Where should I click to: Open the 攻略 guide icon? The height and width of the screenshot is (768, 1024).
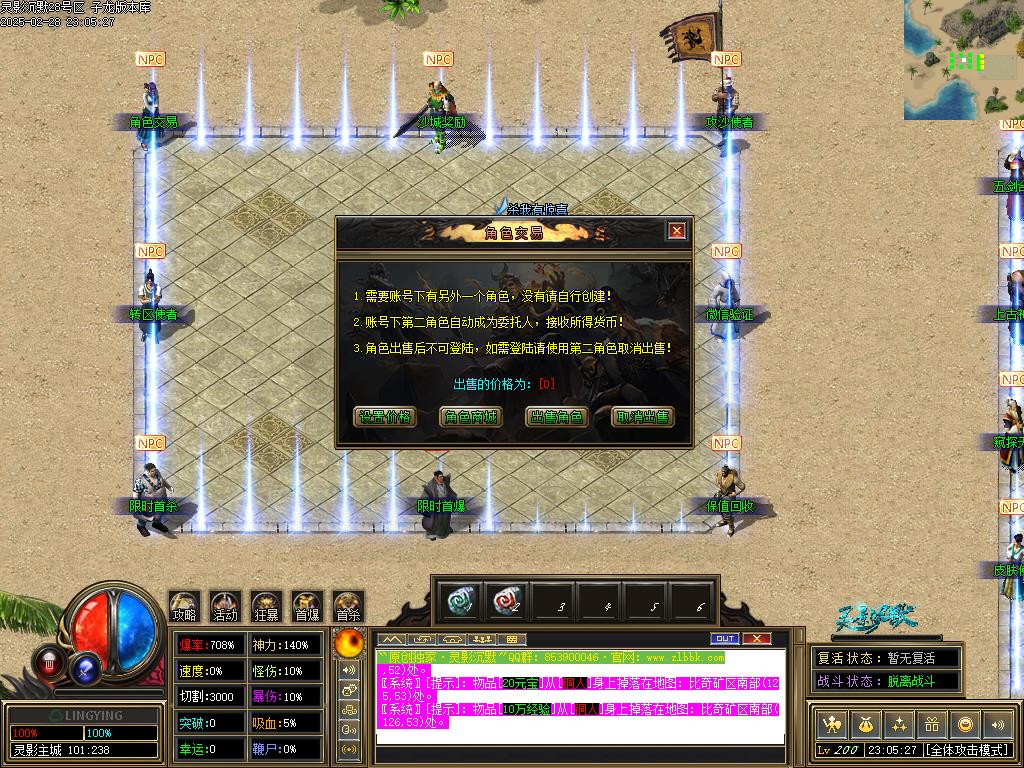184,606
